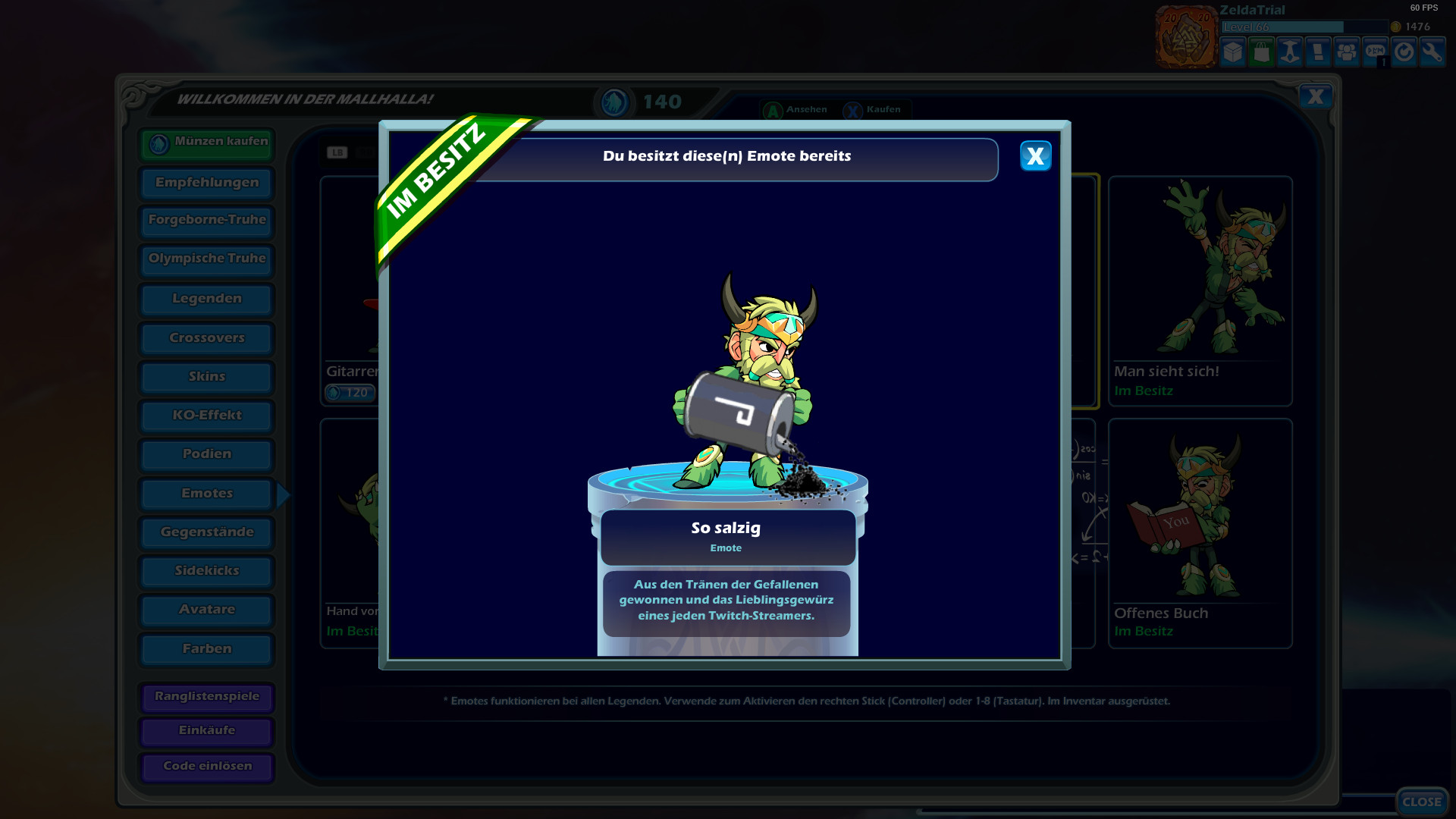This screenshot has width=1456, height=819.
Task: Click the rune badge icon with notification
Action: pos(1375,52)
